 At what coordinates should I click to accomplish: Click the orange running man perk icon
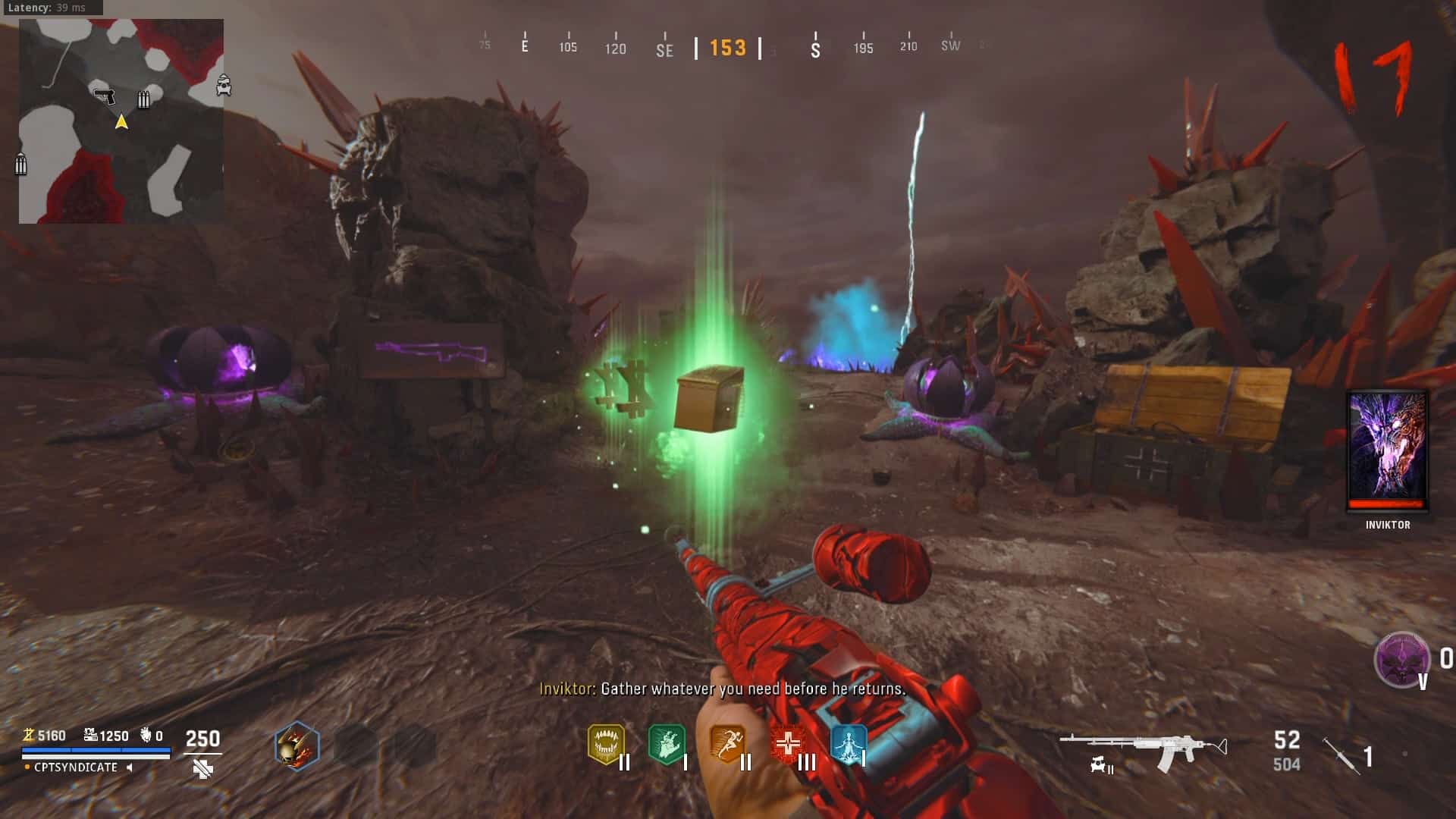tap(727, 744)
